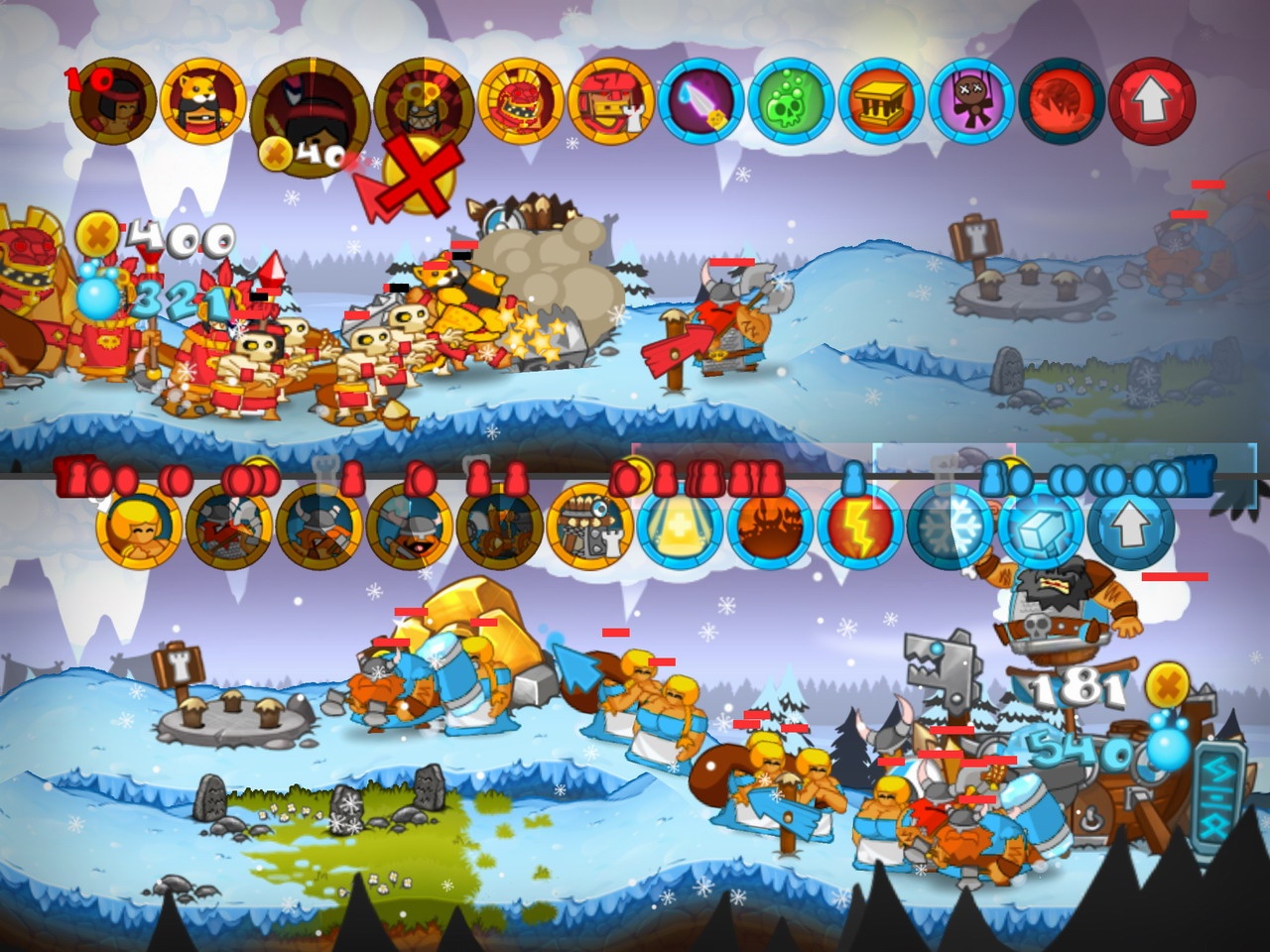This screenshot has height=952, width=1270.
Task: Cast the heavenly light spell
Action: (x=680, y=531)
